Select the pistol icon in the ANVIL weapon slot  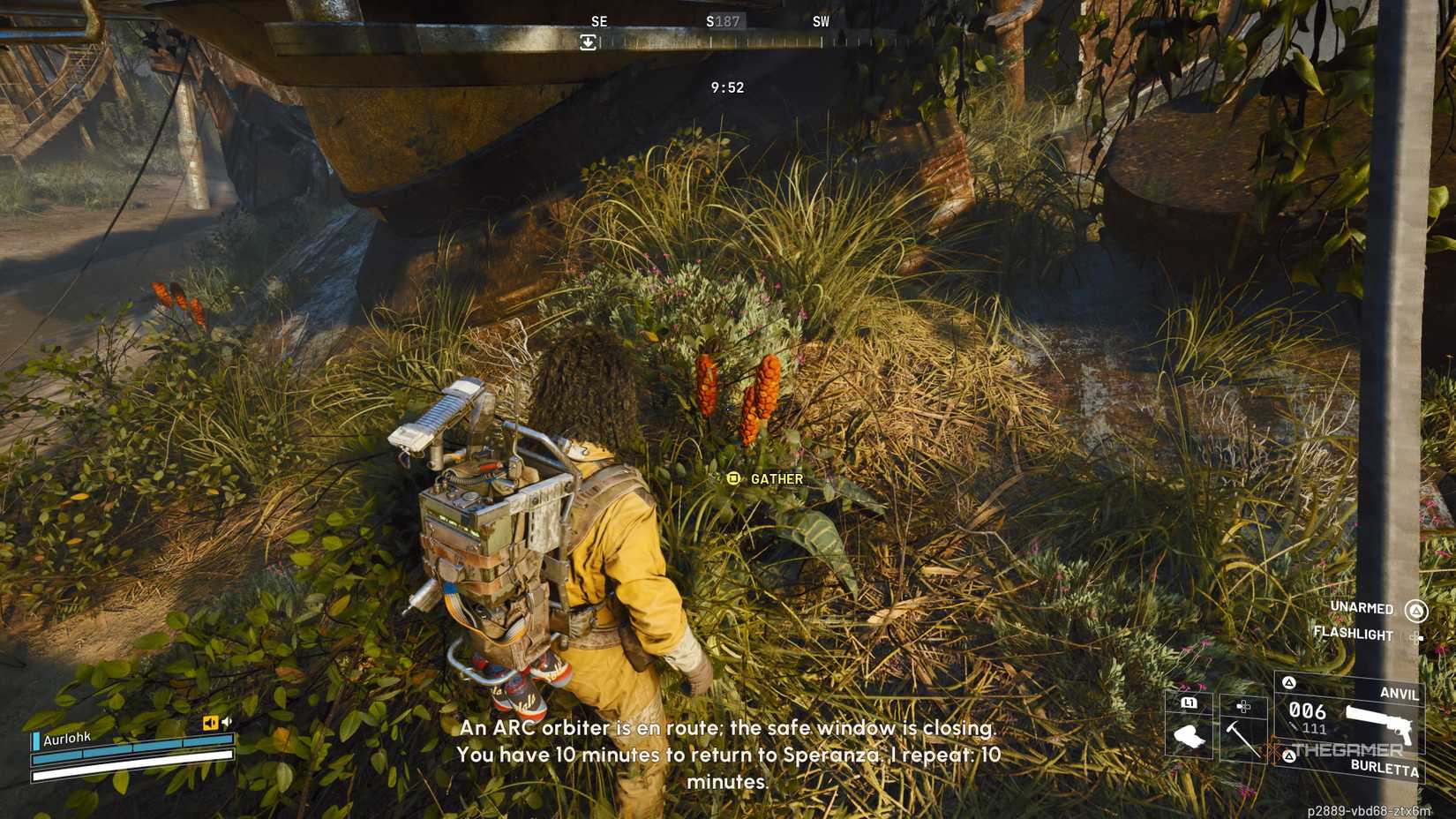[1380, 725]
